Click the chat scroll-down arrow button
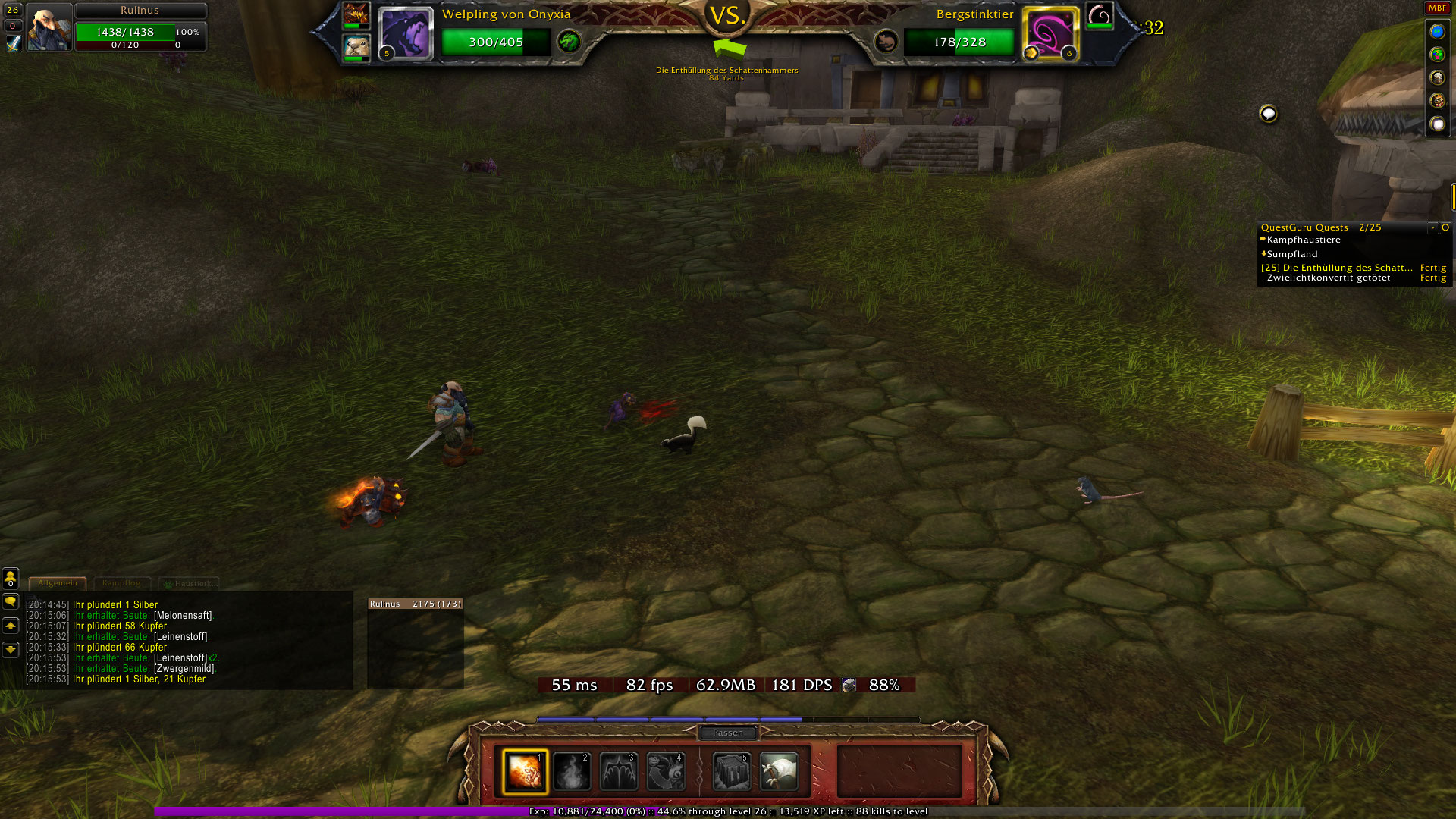Viewport: 1456px width, 819px height. (11, 650)
